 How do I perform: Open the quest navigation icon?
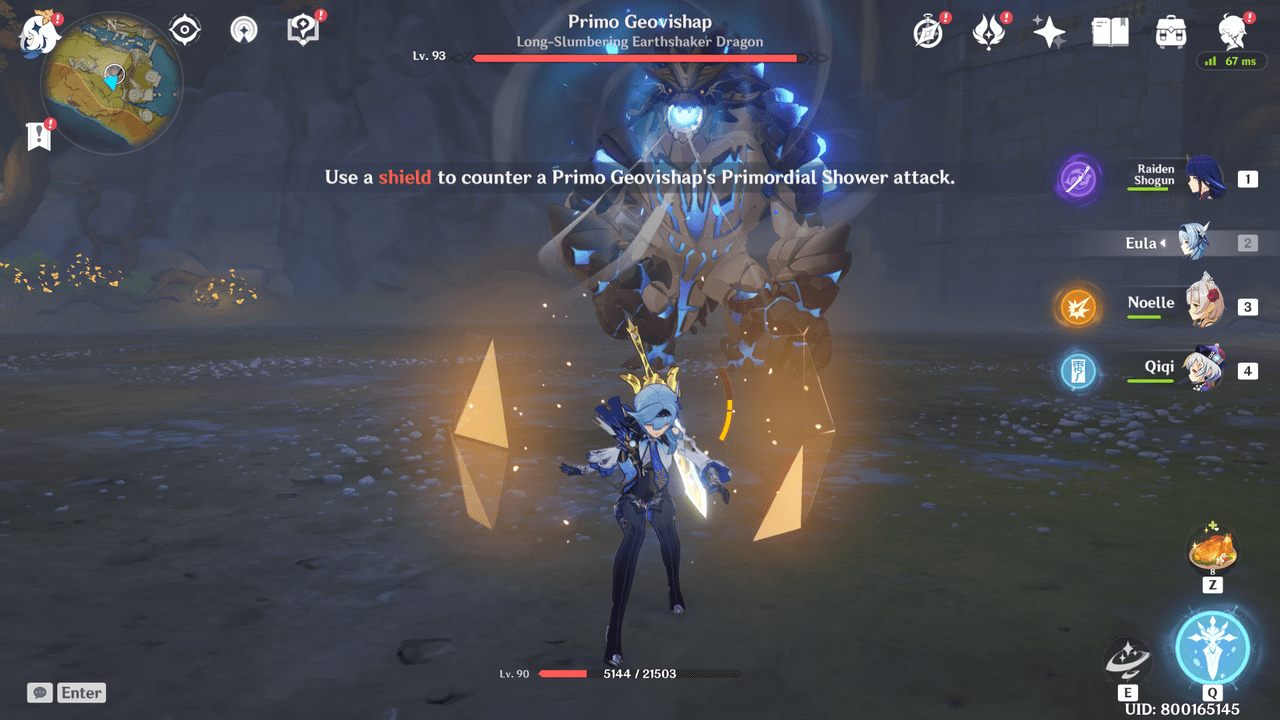(x=243, y=31)
